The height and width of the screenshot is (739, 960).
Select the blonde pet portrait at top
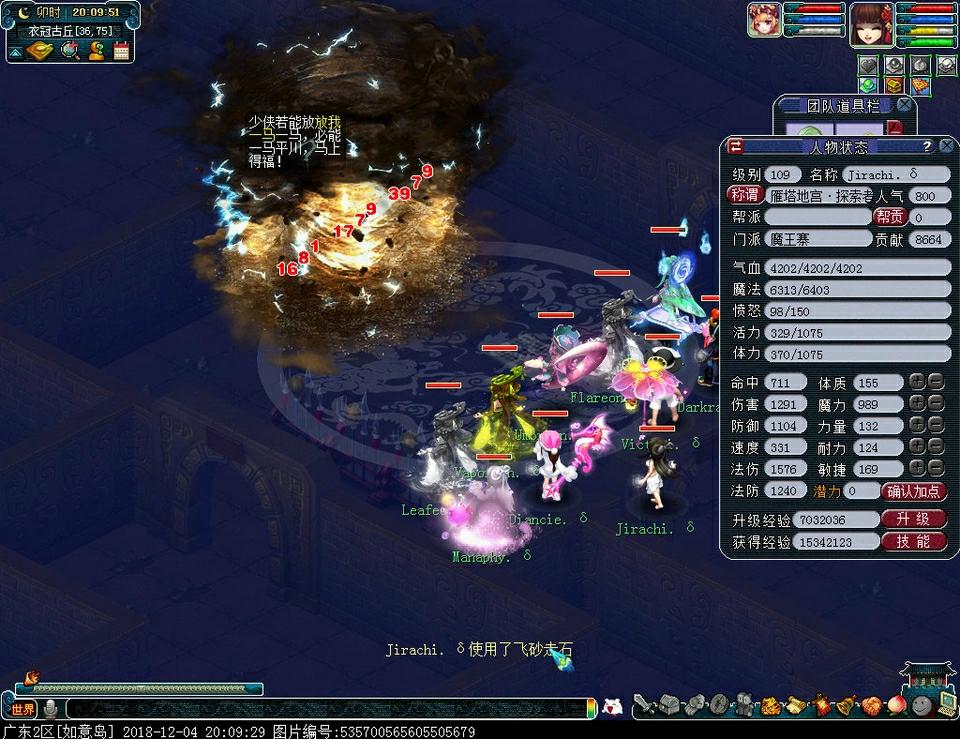765,20
